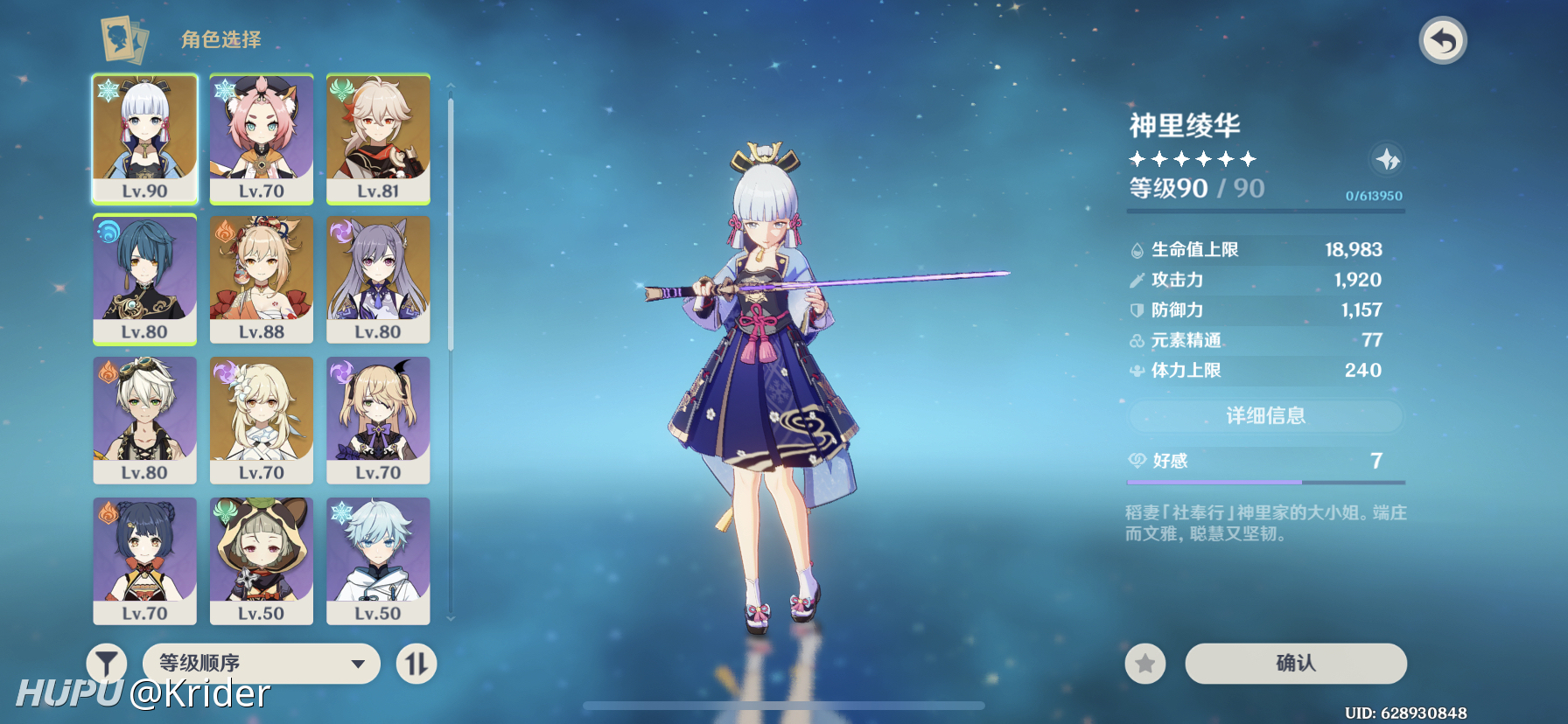Choose Keqing Lv.80 portrait

click(x=378, y=279)
